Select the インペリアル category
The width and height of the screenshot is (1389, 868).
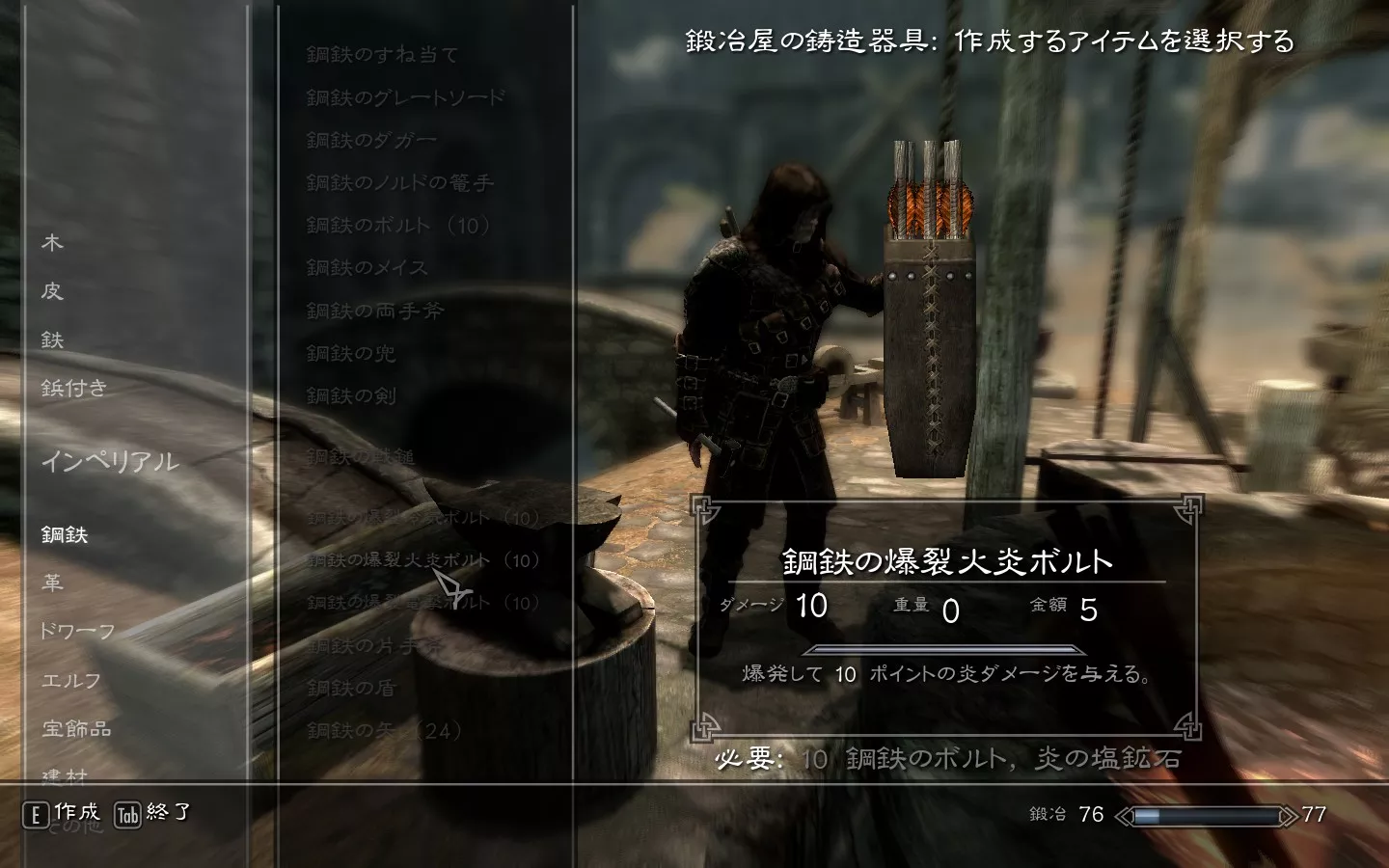[x=109, y=462]
